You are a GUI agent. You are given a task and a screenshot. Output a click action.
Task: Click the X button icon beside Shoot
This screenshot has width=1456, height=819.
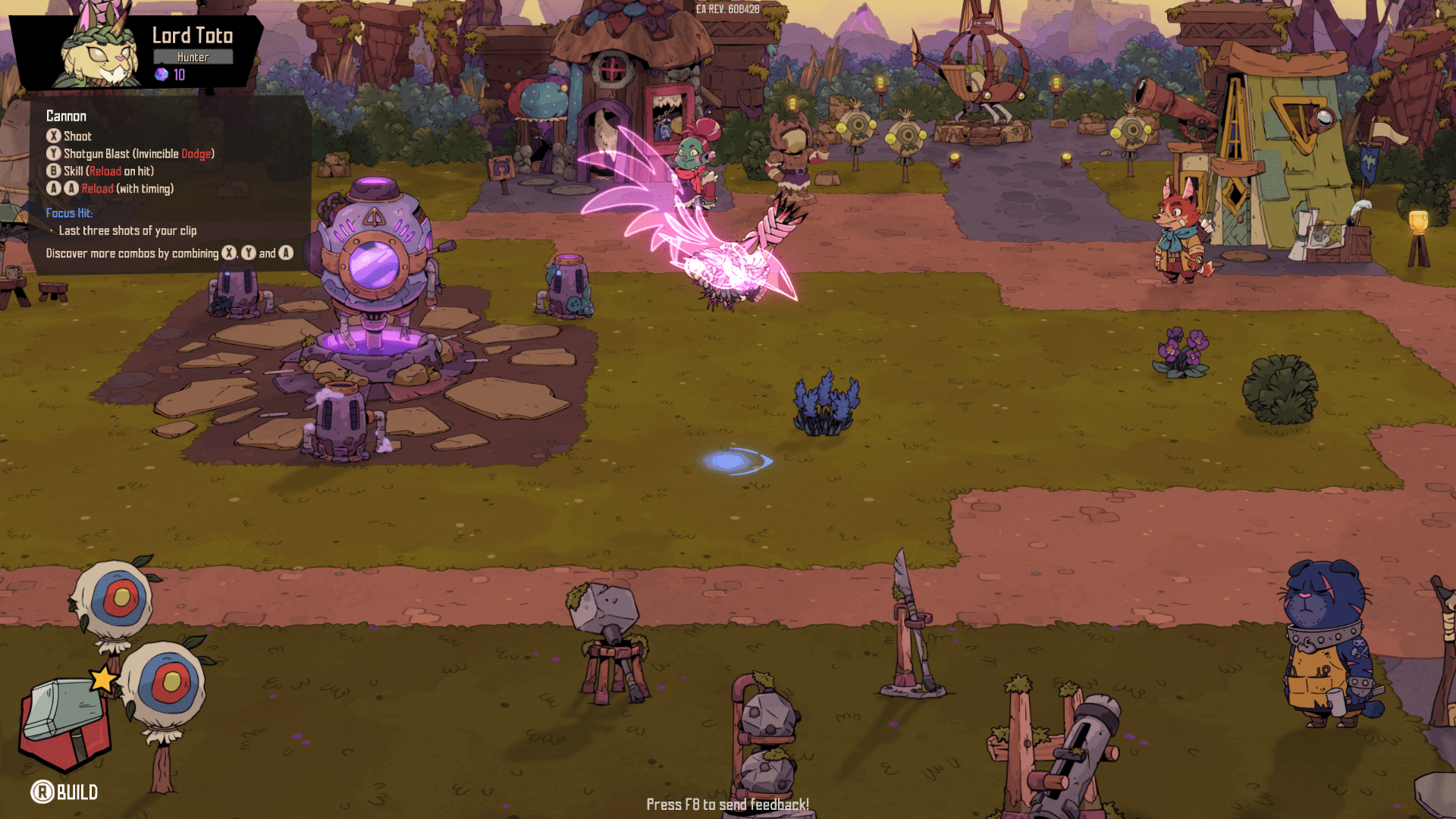52,136
